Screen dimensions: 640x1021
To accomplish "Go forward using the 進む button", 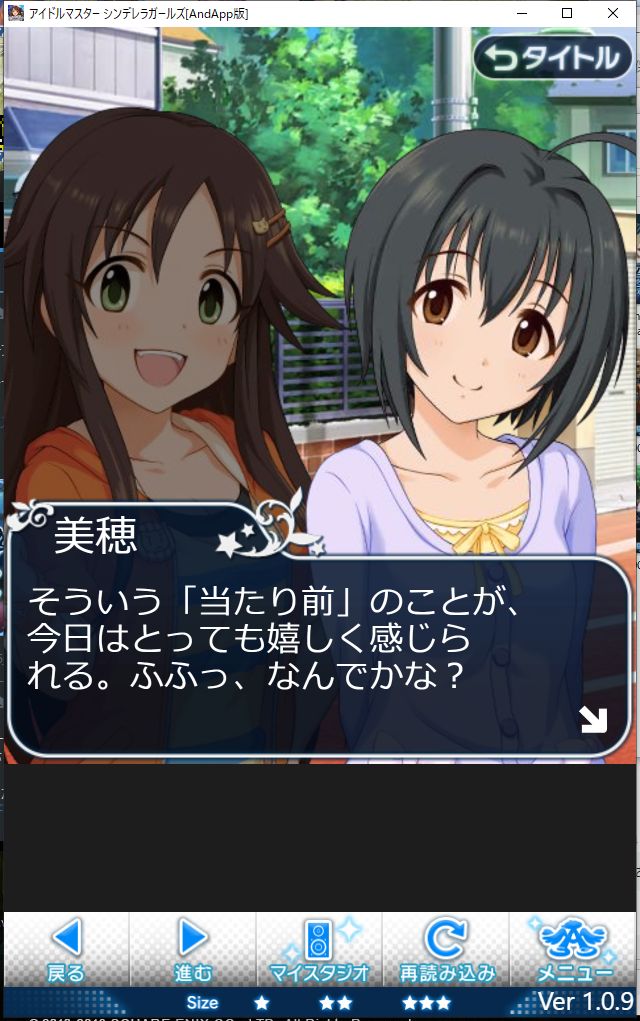I will click(193, 949).
